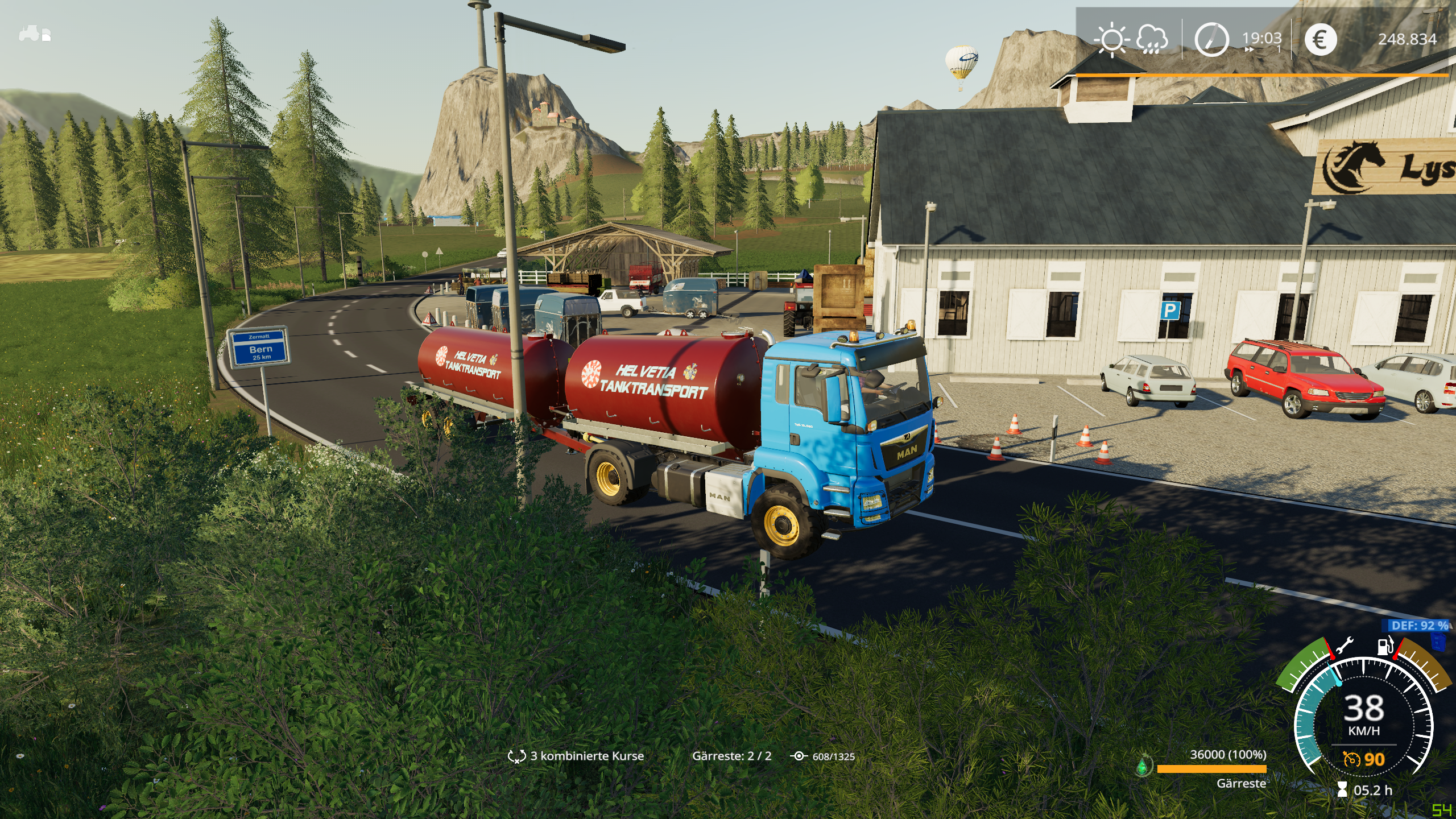Click the wrench damage icon on speedometer
The image size is (1456, 819).
[1345, 647]
